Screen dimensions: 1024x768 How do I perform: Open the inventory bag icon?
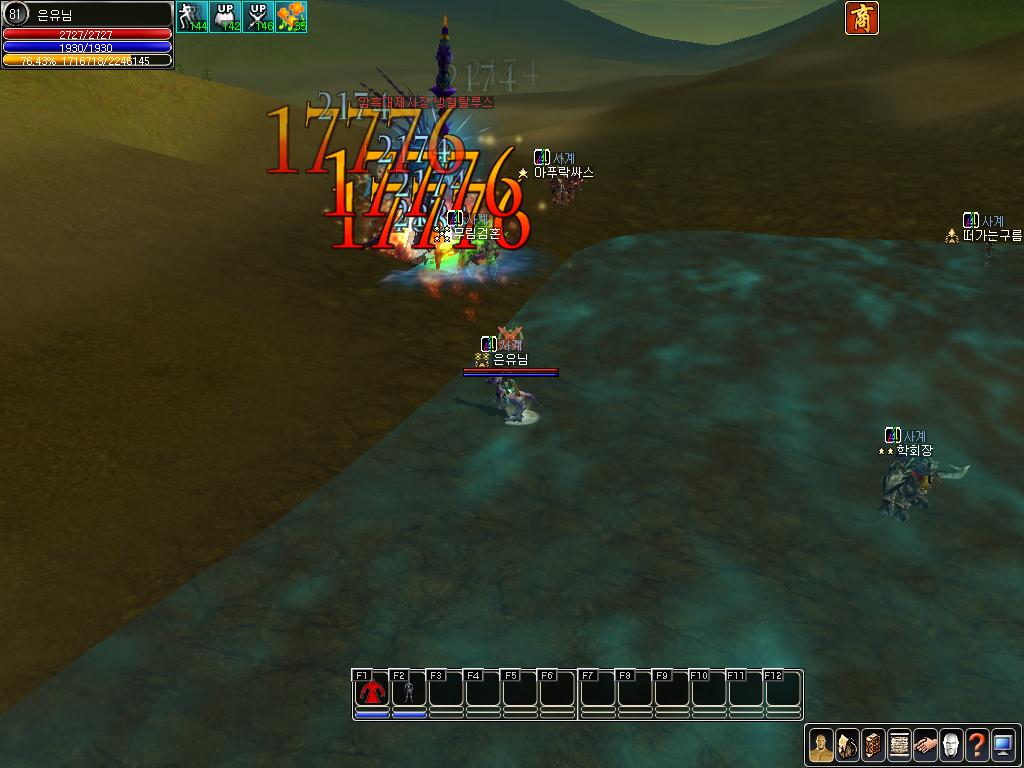[x=847, y=744]
